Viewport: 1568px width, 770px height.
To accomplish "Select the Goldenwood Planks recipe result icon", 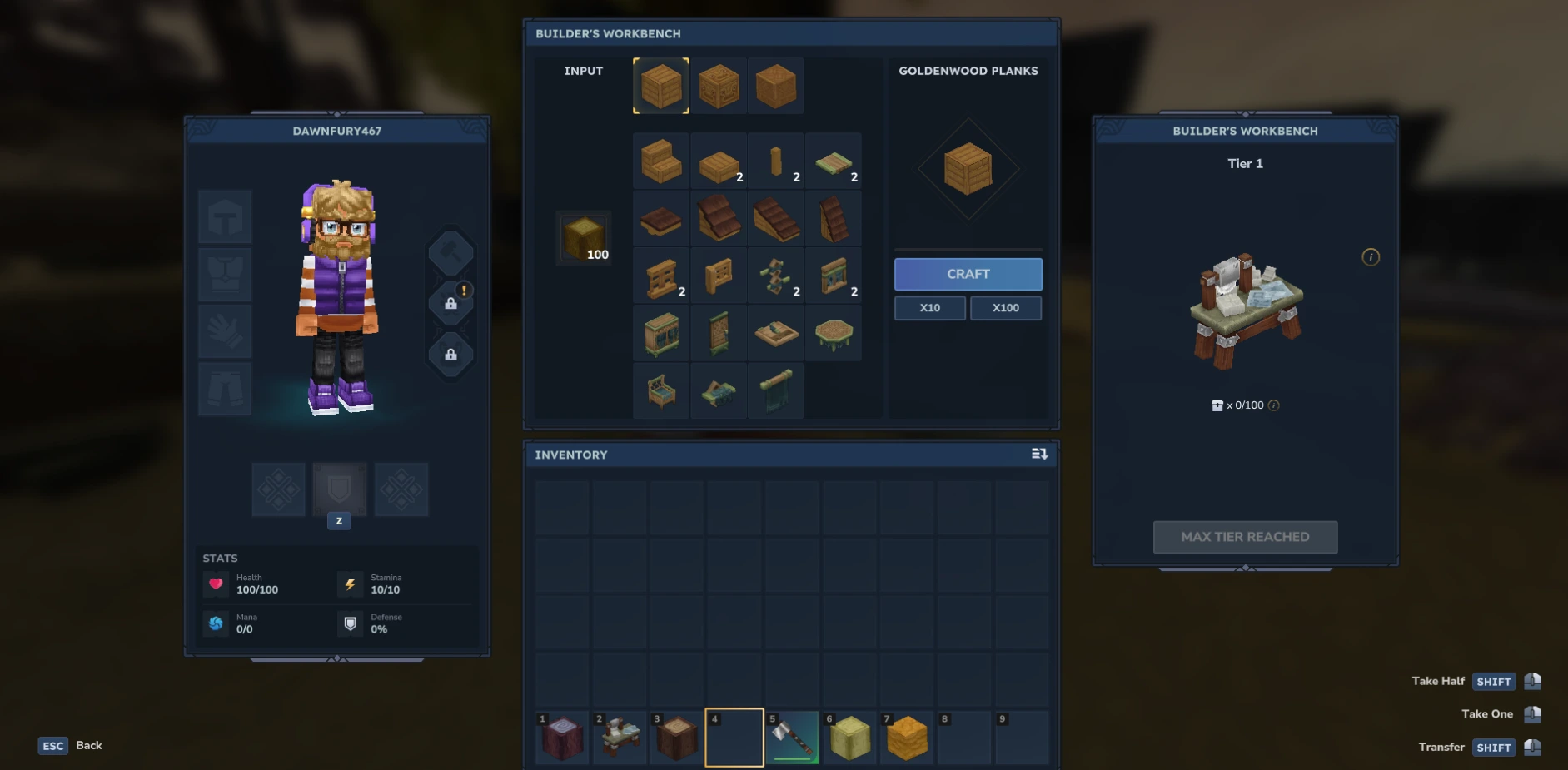I will (968, 167).
